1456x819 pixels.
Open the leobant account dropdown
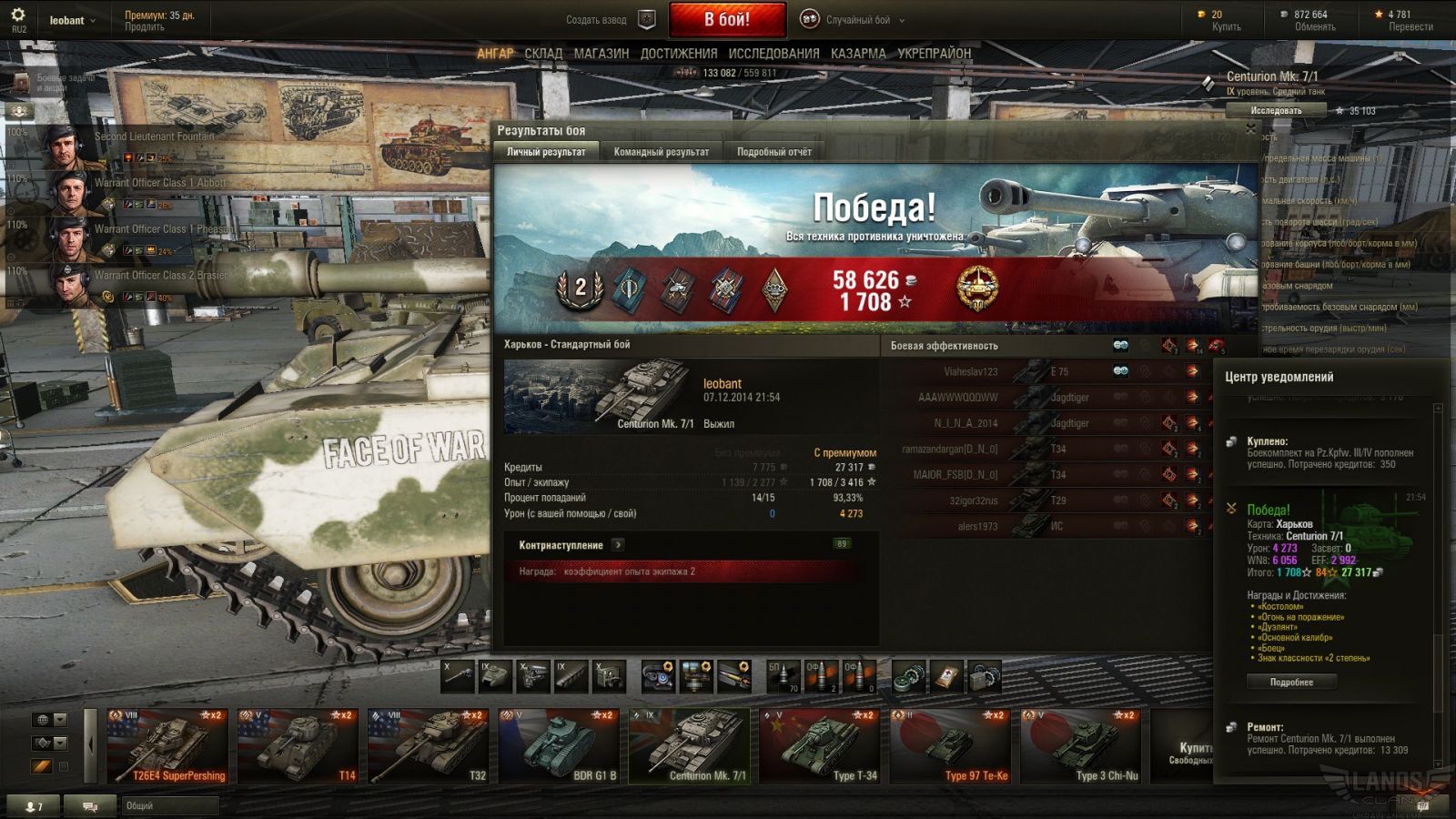[x=73, y=20]
